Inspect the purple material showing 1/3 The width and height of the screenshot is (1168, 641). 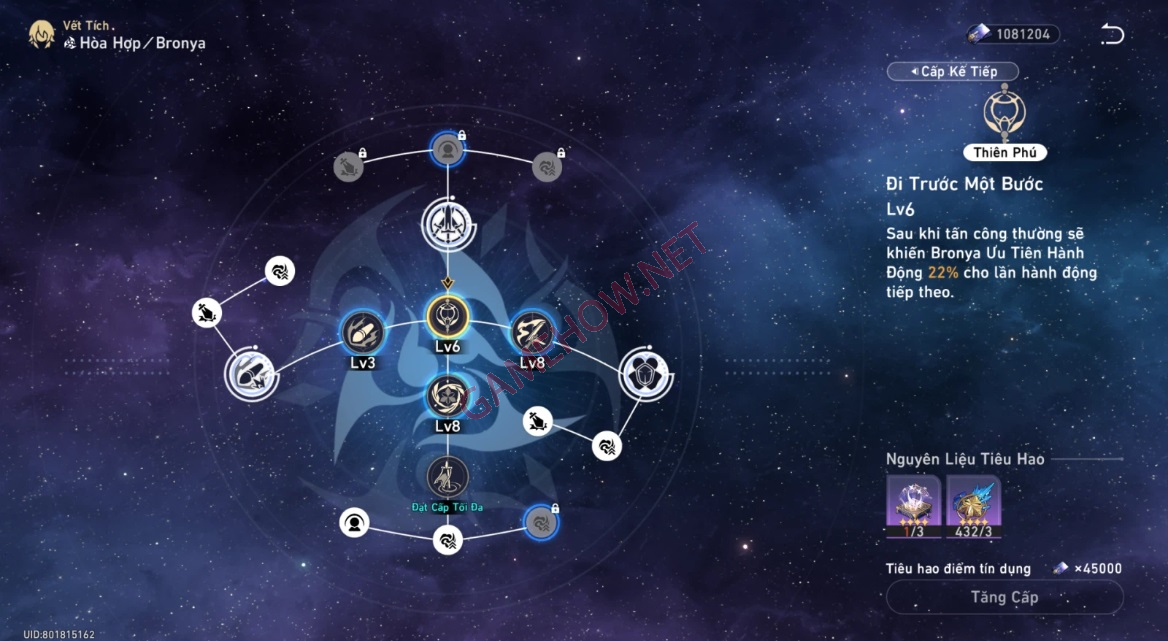pos(913,503)
